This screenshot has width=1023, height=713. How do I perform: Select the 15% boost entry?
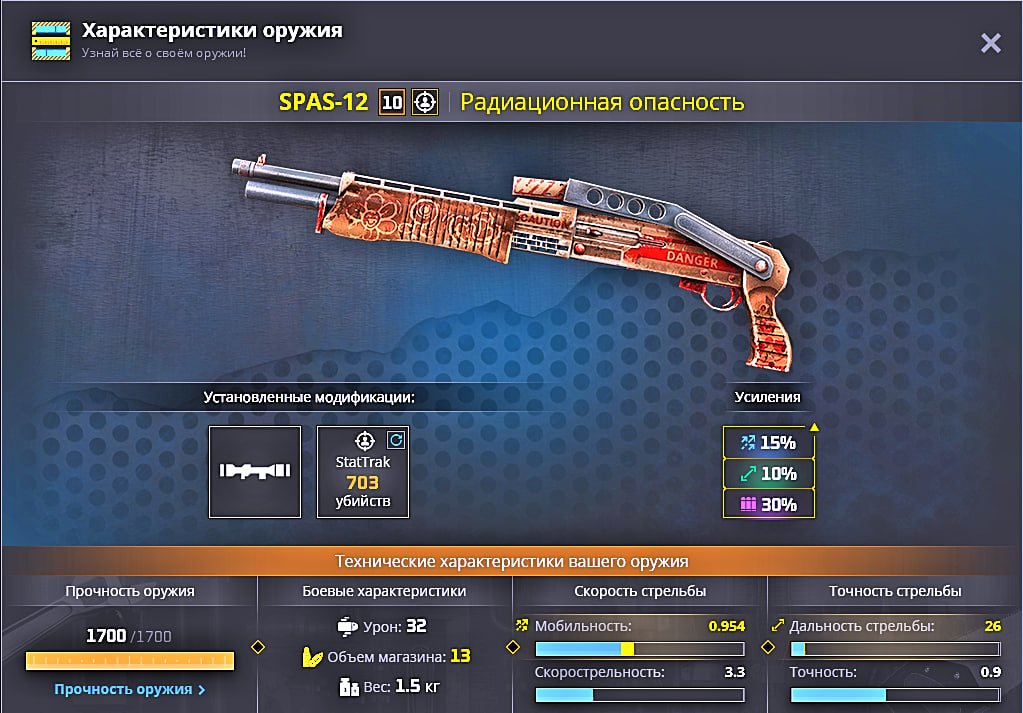click(768, 442)
